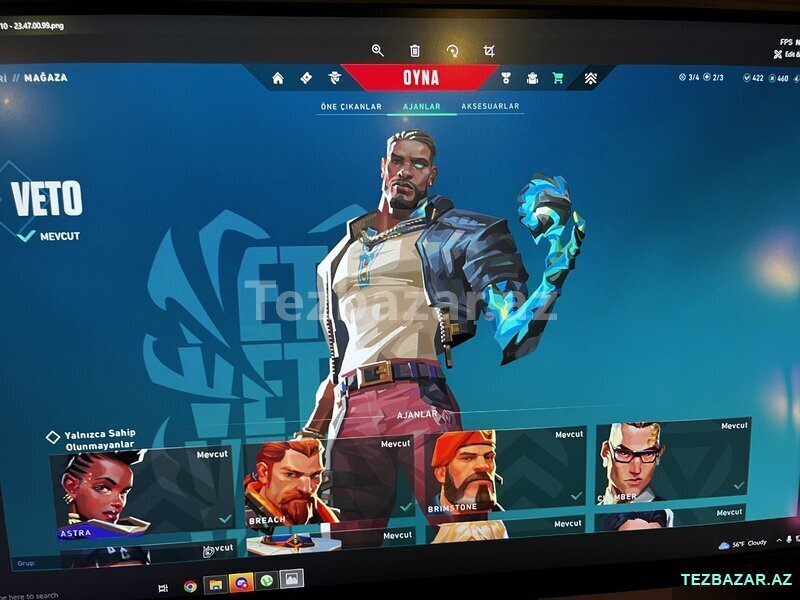
Task: Open Chrome from the Windows taskbar
Action: [x=190, y=586]
